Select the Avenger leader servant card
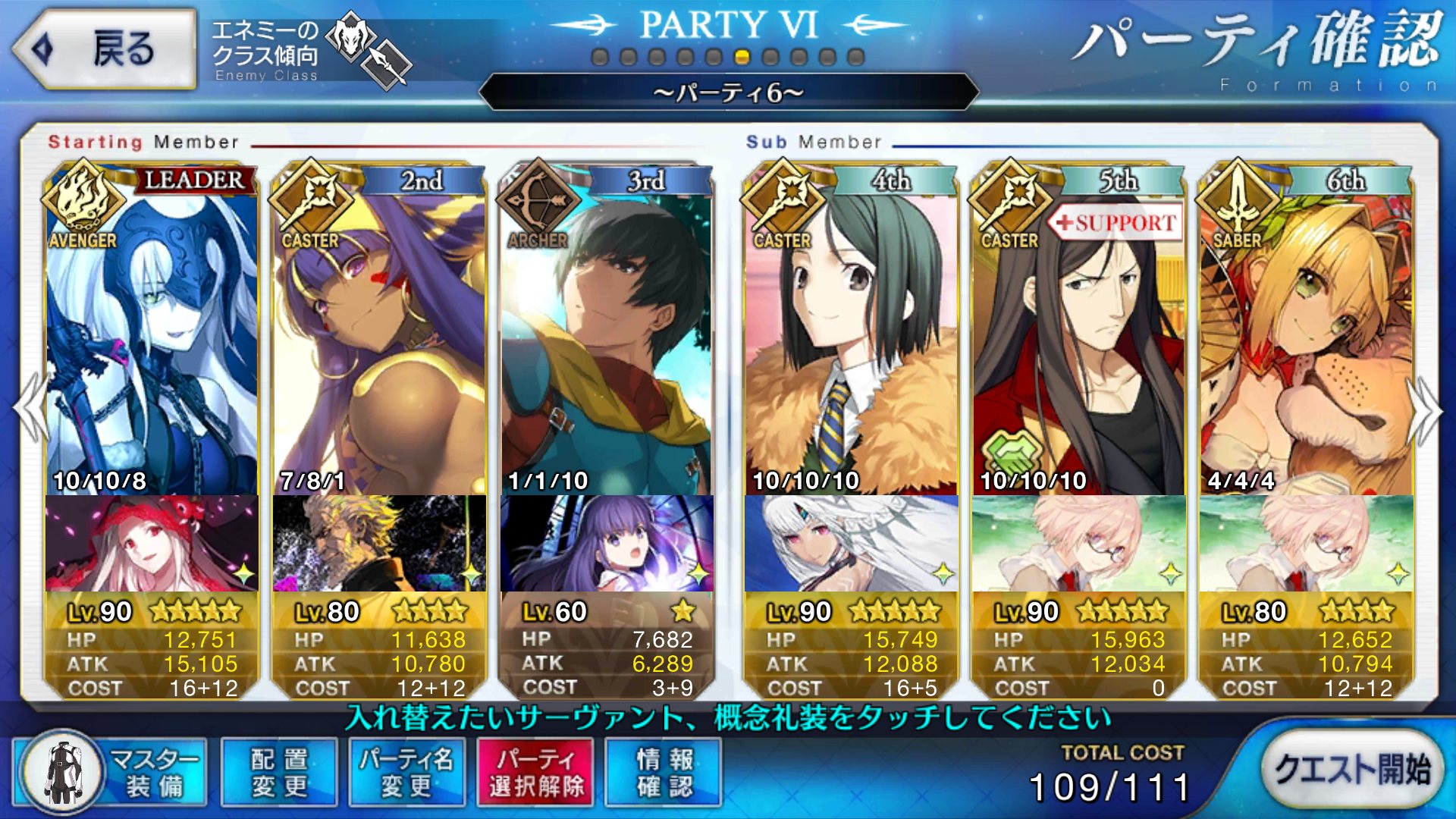 (152, 341)
